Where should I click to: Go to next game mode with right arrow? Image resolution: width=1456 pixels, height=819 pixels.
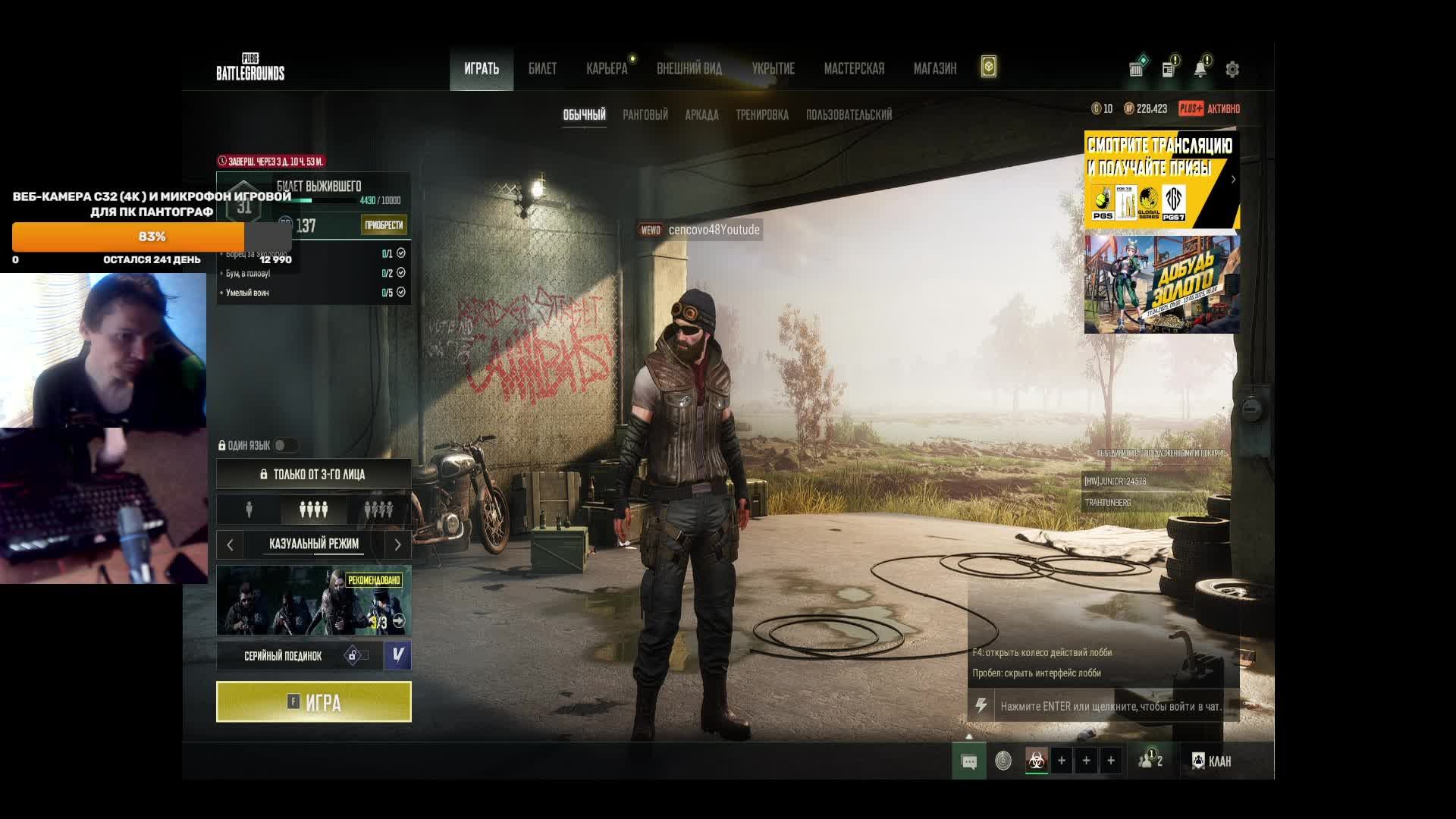[x=397, y=544]
